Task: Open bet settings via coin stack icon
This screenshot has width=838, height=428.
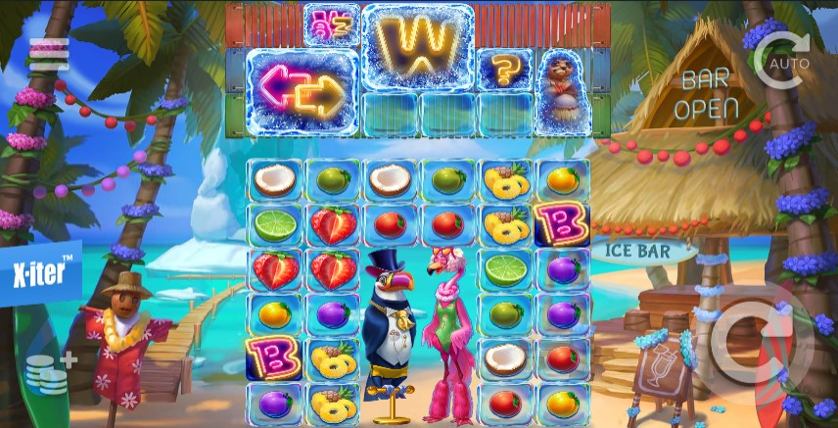Action: [x=48, y=373]
